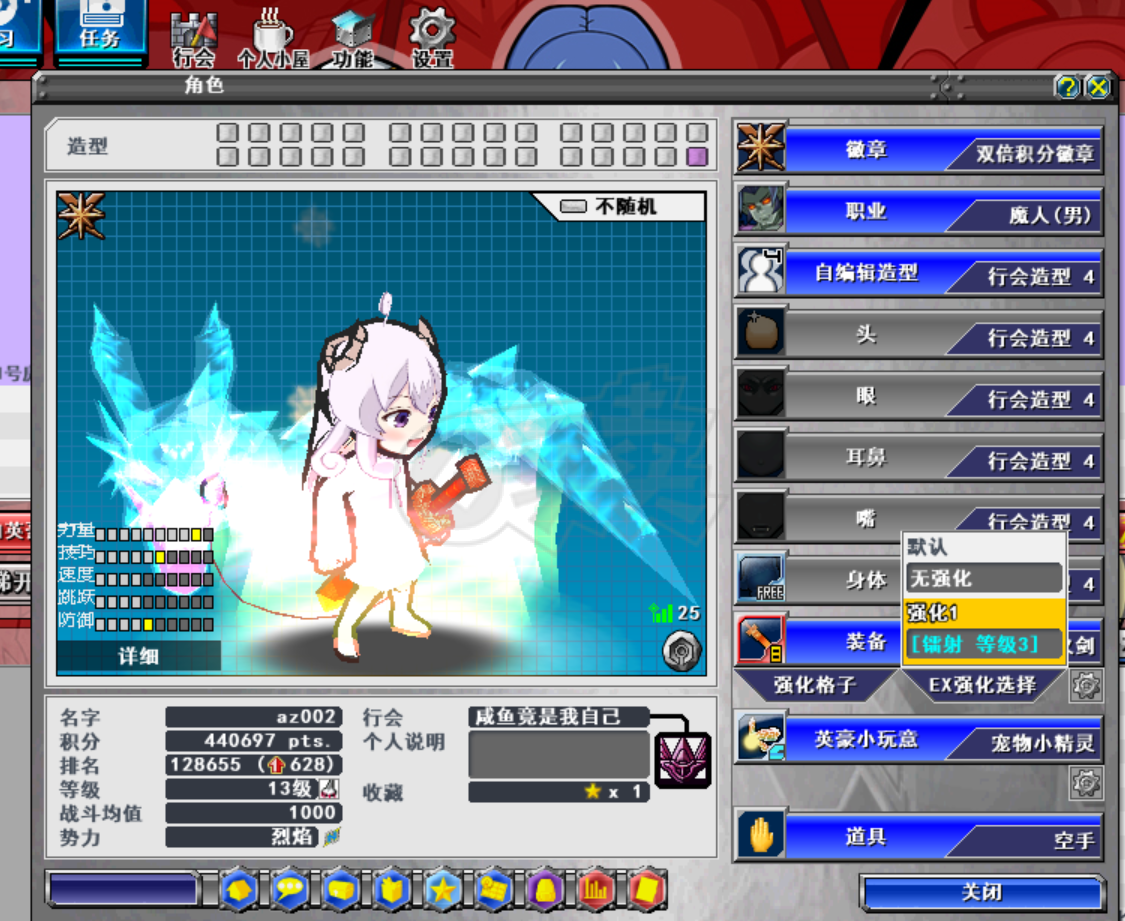Select the 道具 item row
The width and height of the screenshot is (1125, 921).
click(920, 836)
